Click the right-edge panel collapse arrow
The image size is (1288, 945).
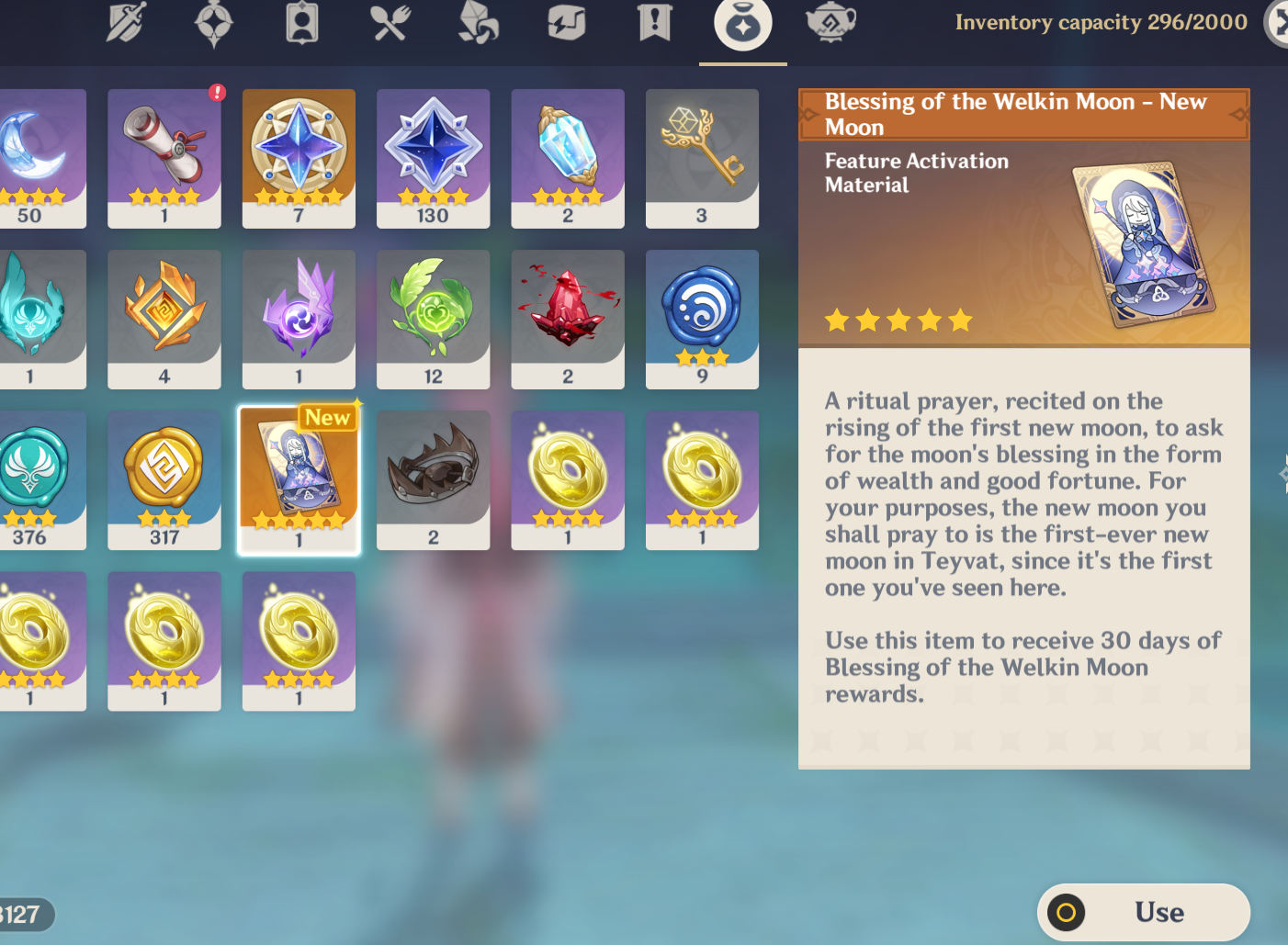1282,474
